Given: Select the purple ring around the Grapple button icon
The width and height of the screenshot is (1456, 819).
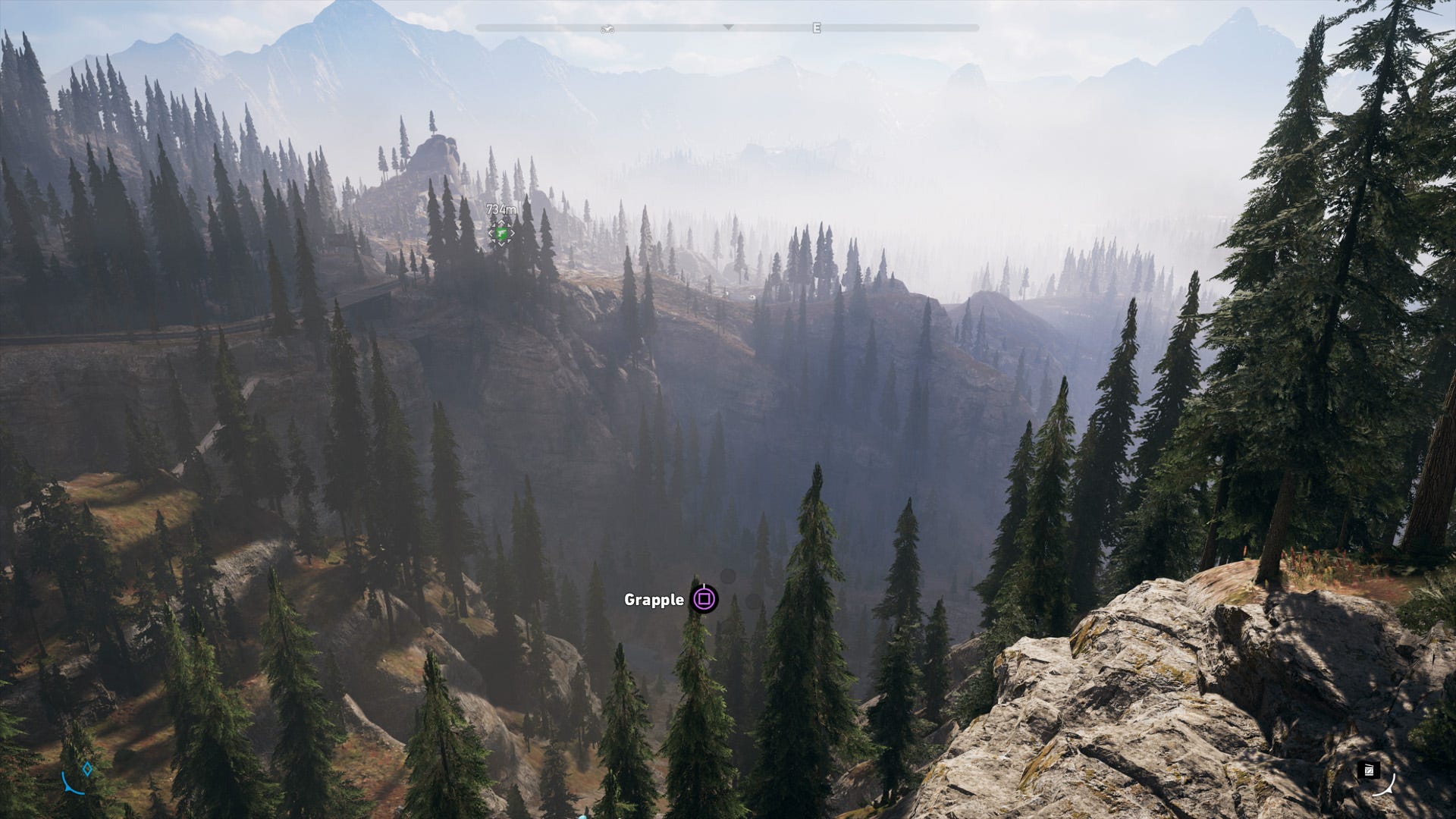Looking at the screenshot, I should click(704, 599).
